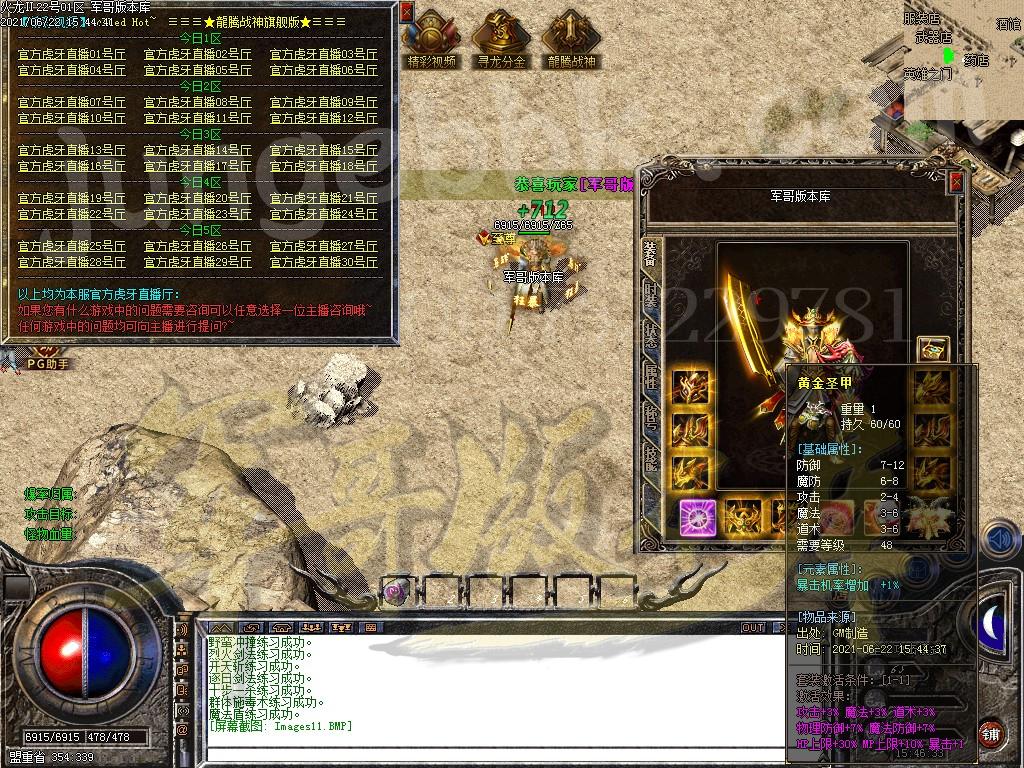Choose the 官方虎牙直播20号厅 link
The height and width of the screenshot is (768, 1024).
tap(198, 198)
